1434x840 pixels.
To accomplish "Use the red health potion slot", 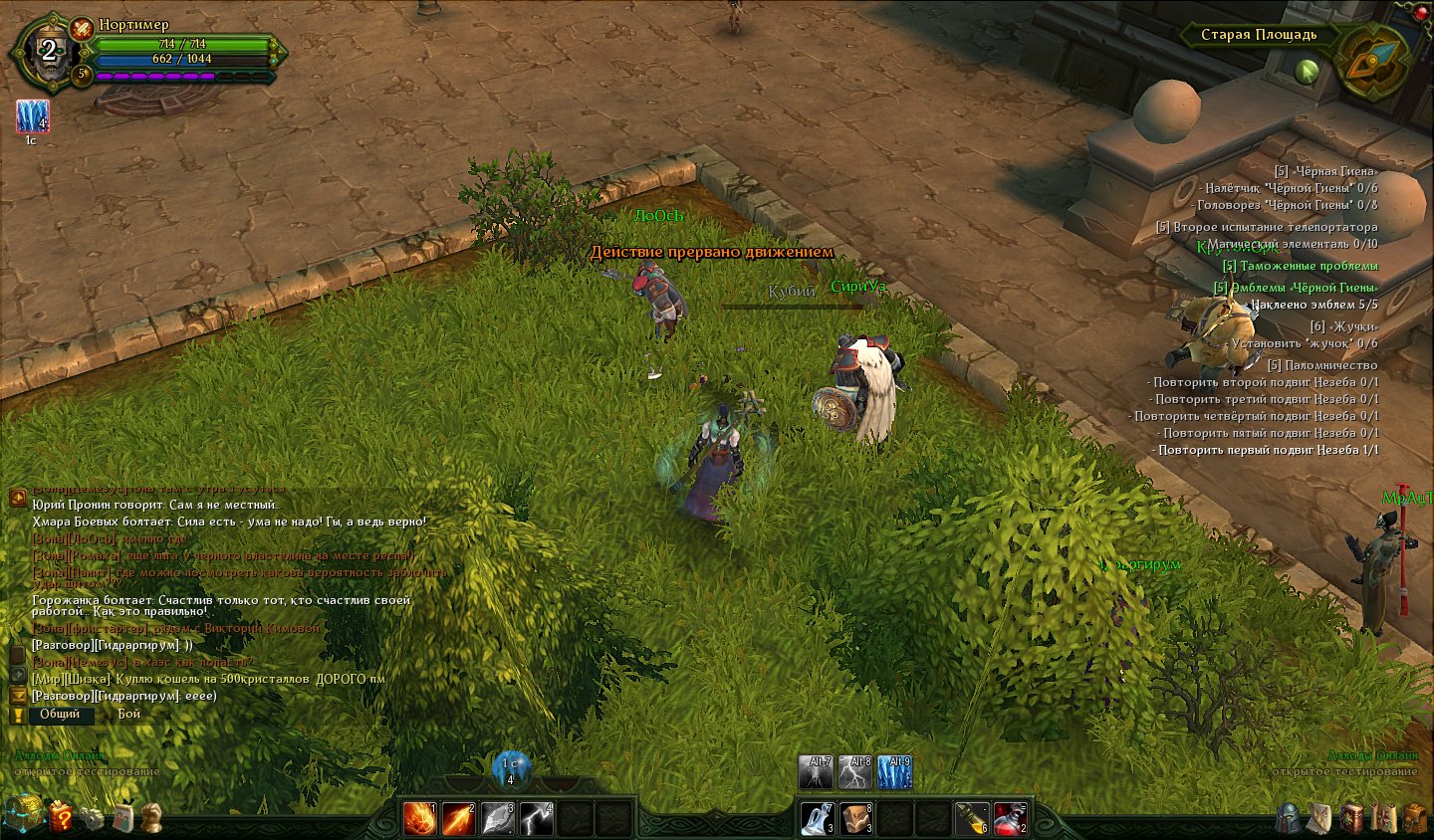I will click(1010, 818).
